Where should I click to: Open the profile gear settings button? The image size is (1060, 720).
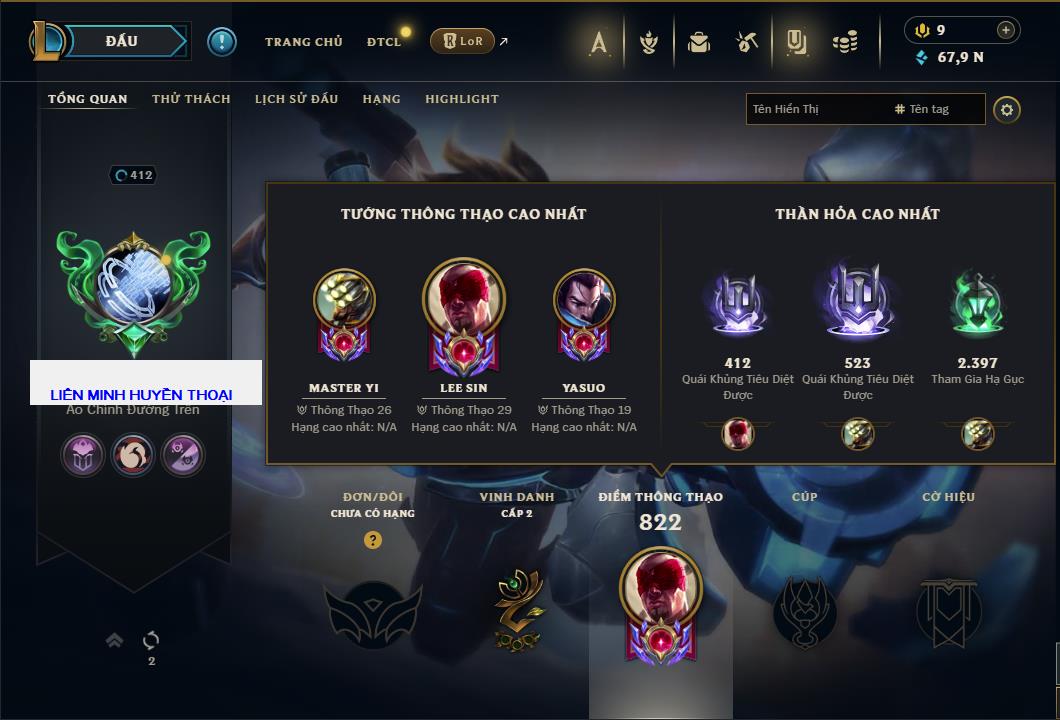(x=1007, y=109)
